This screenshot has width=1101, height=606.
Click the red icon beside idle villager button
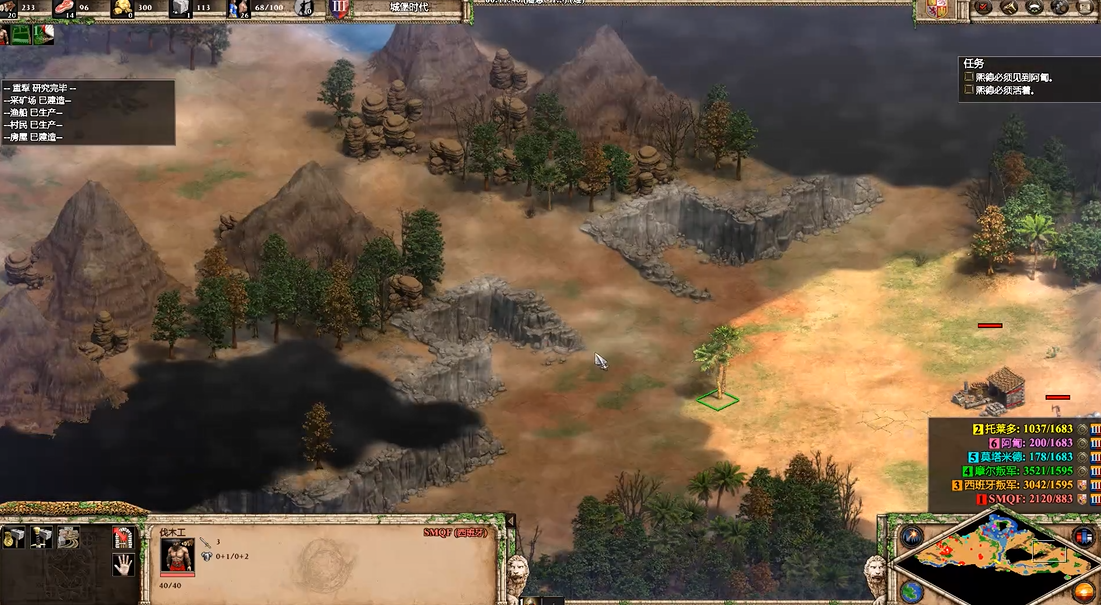point(44,35)
